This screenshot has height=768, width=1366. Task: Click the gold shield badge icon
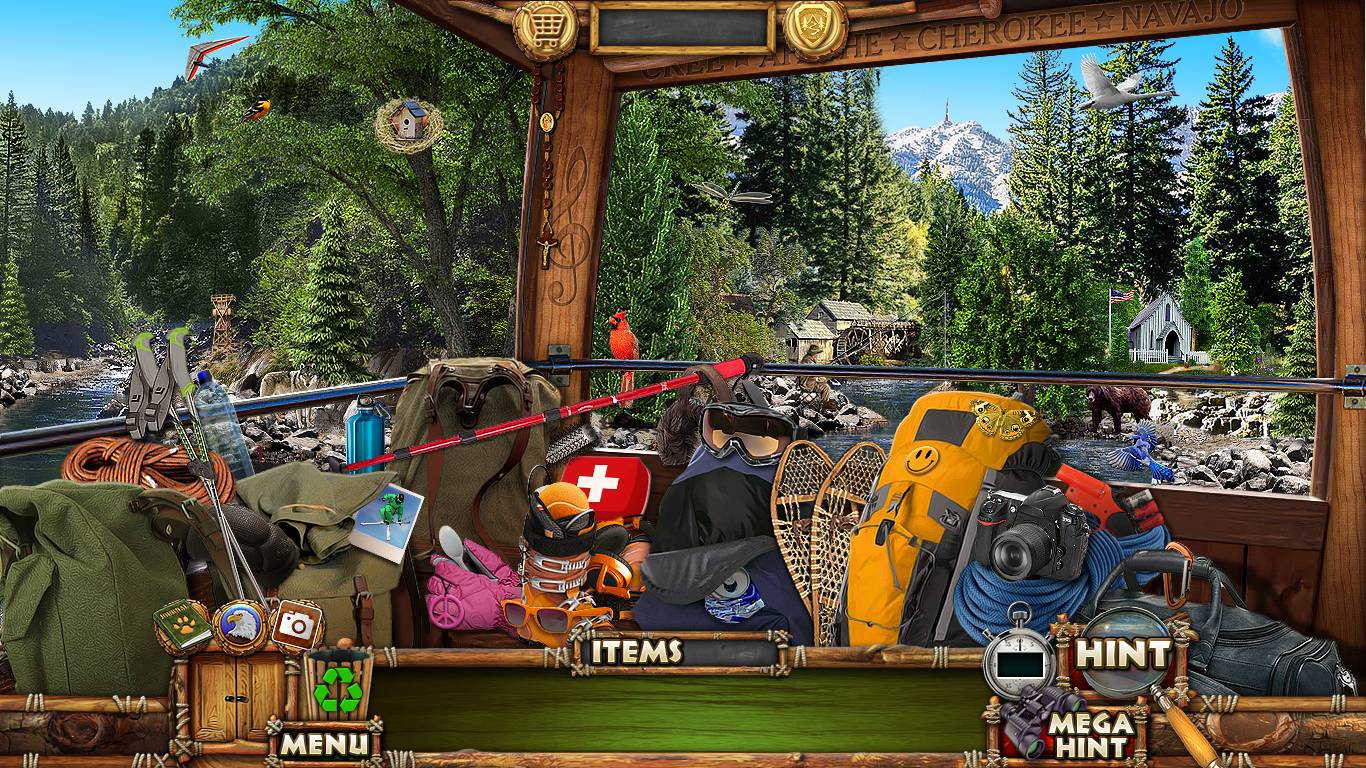point(815,27)
